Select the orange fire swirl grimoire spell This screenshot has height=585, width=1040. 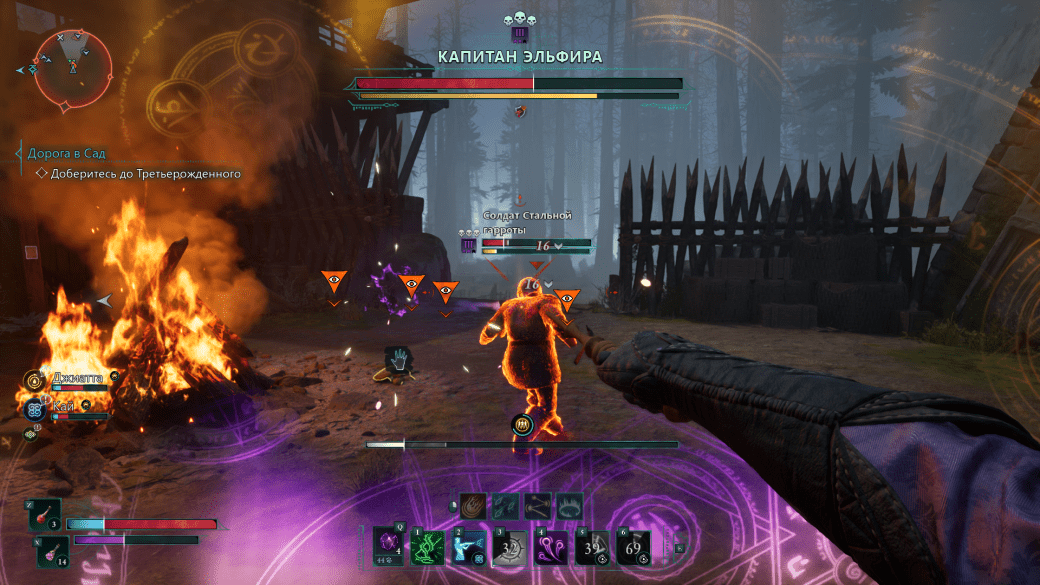pos(474,505)
